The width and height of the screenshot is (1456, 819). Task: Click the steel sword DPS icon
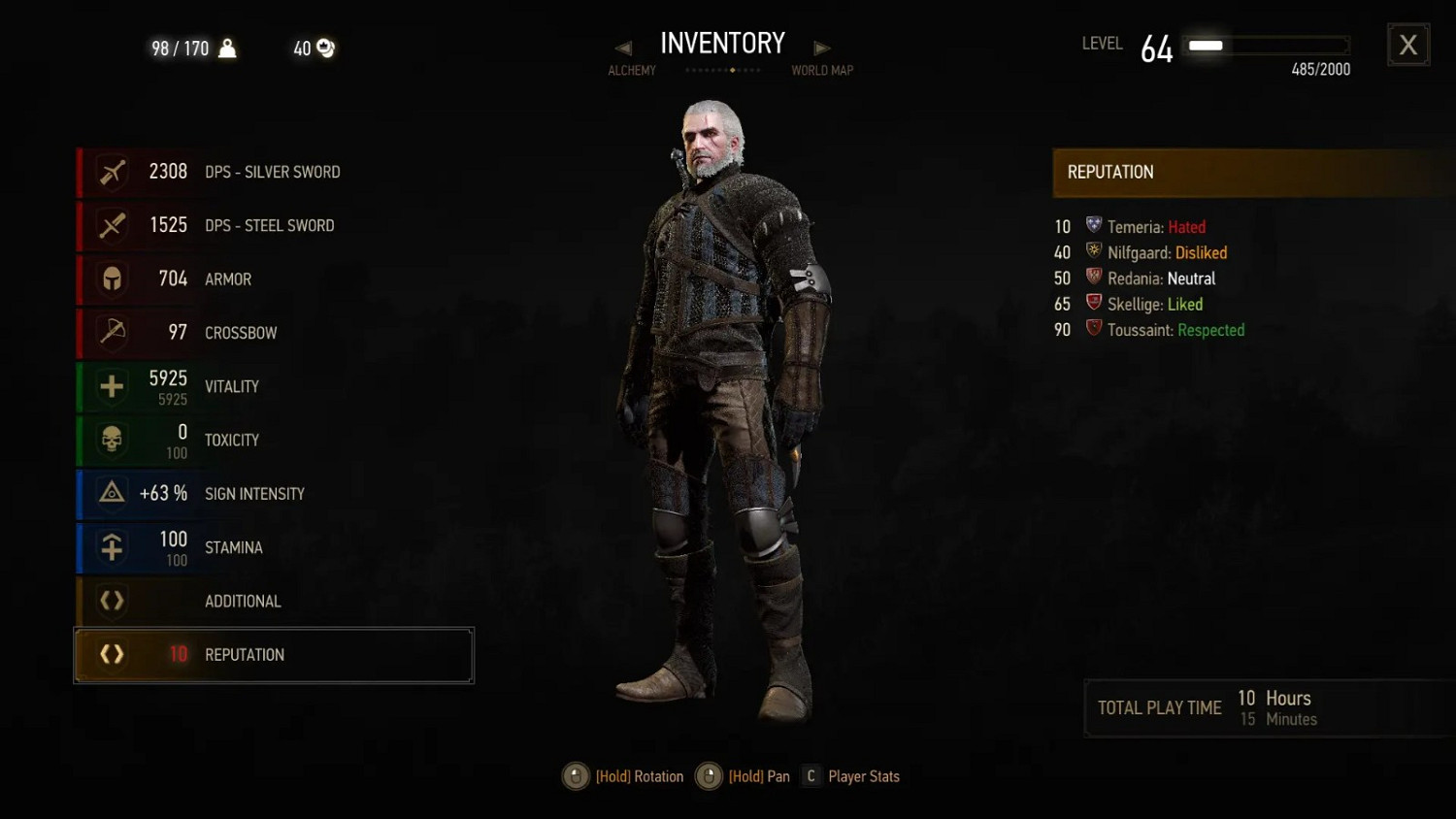[x=111, y=225]
